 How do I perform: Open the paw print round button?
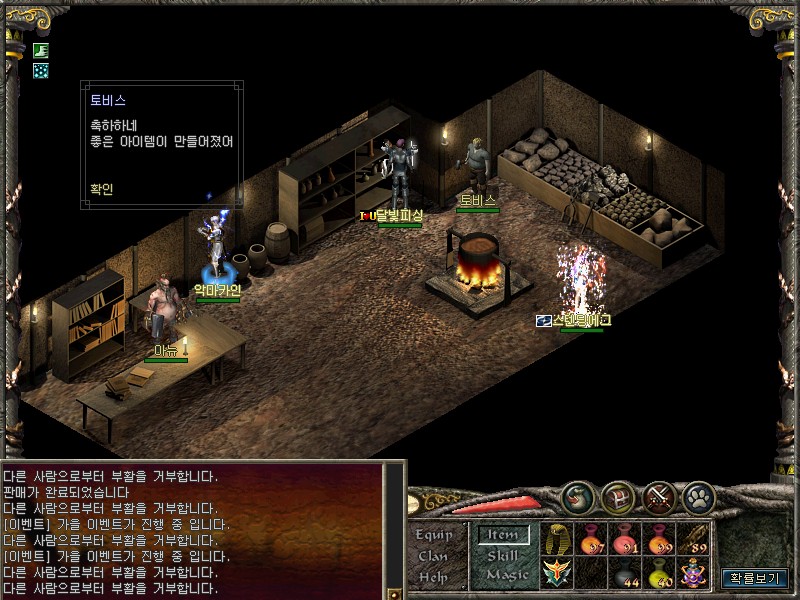[698, 498]
